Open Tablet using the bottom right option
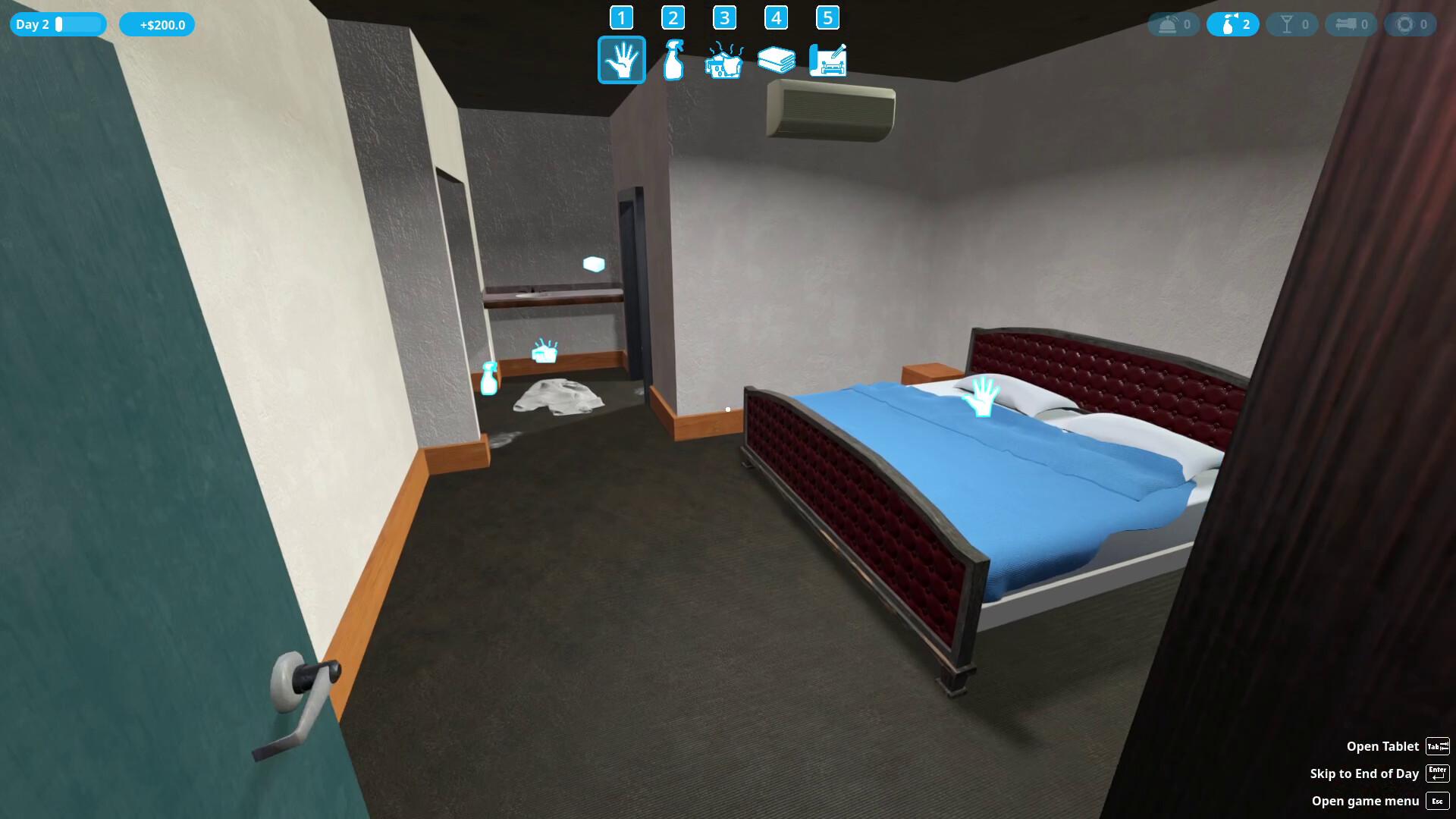This screenshot has width=1456, height=819. click(x=1383, y=746)
